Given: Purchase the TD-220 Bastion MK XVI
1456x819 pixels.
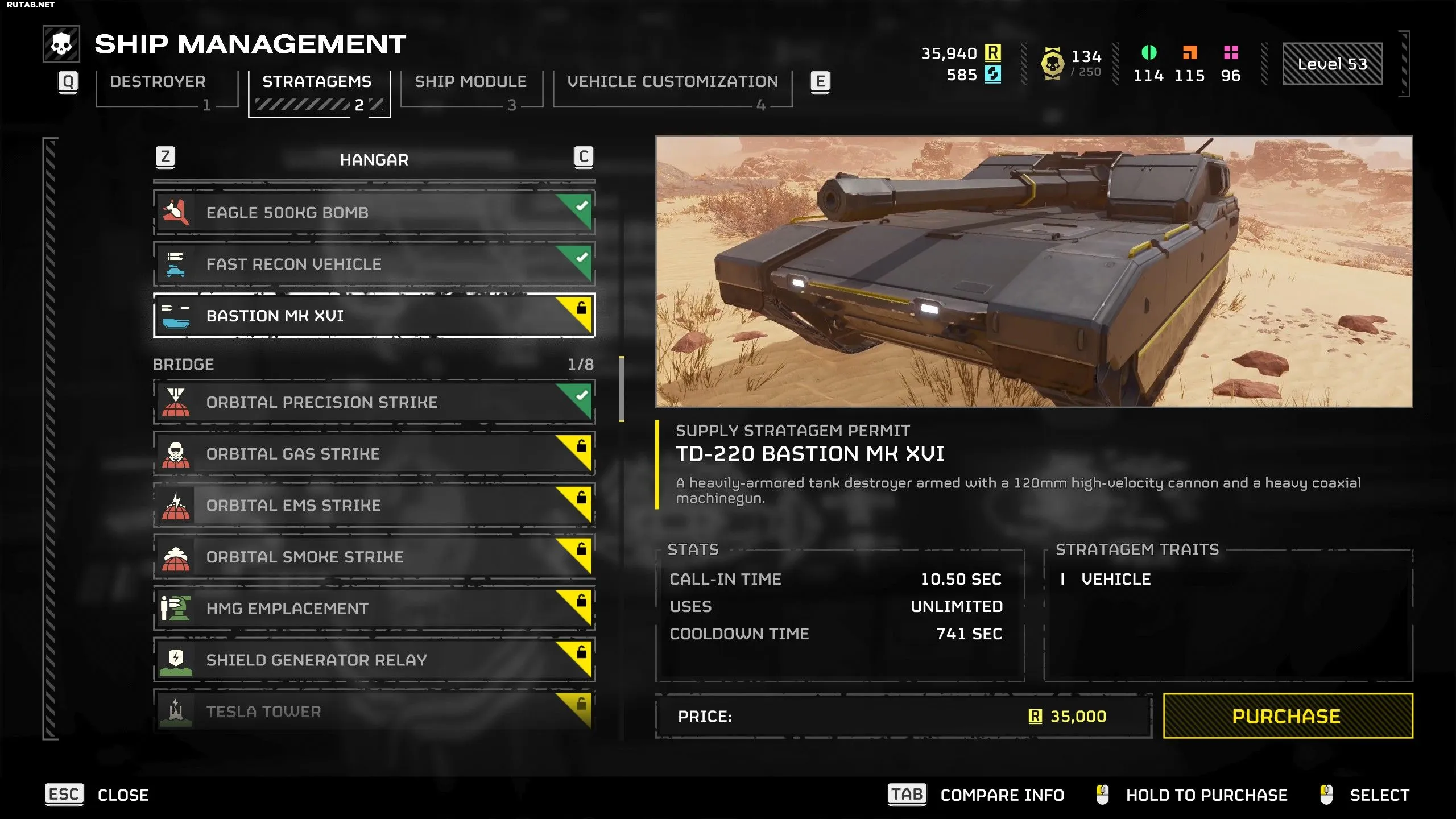Looking at the screenshot, I should click(1288, 716).
